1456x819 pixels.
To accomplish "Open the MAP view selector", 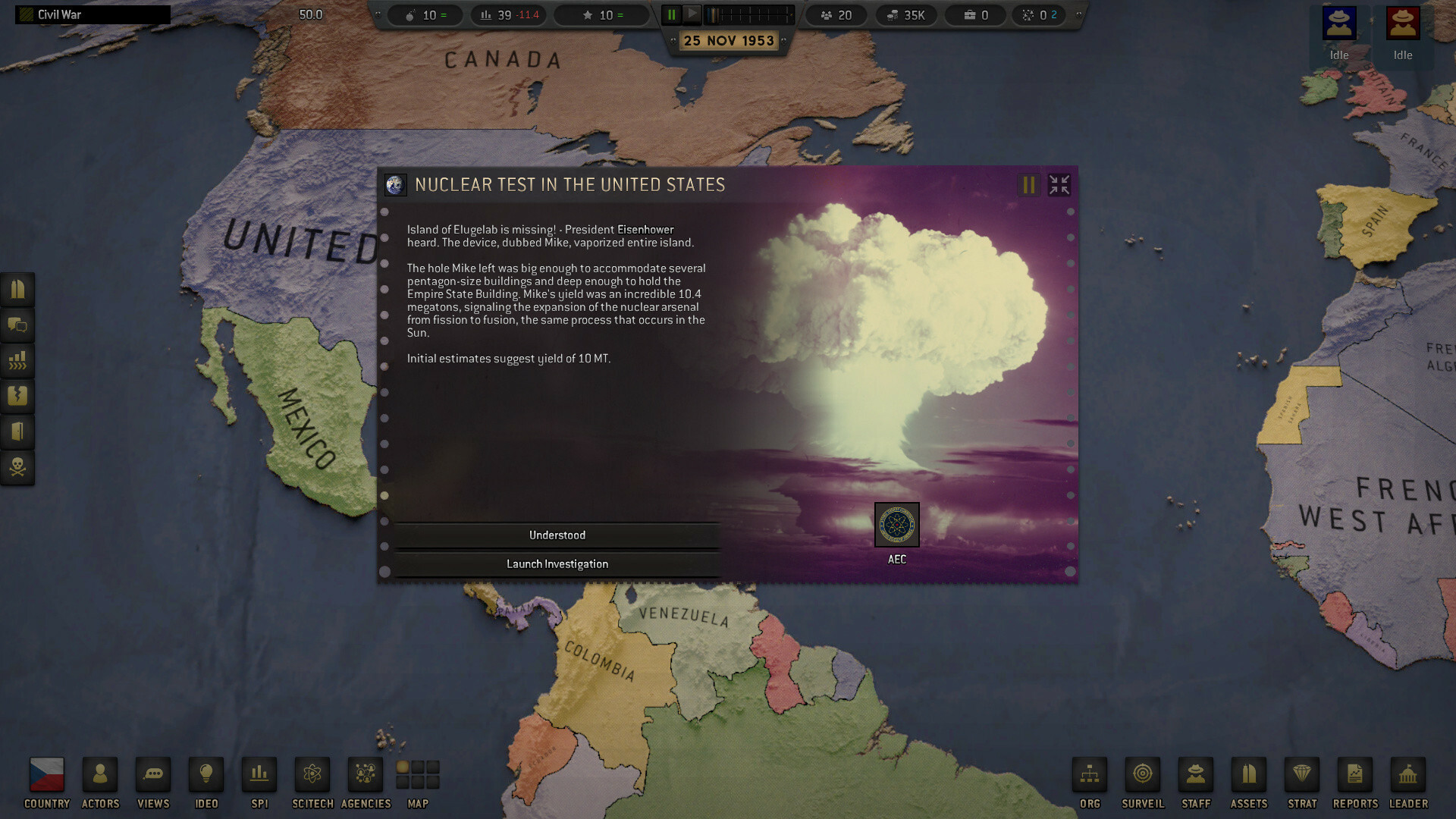I will (418, 773).
